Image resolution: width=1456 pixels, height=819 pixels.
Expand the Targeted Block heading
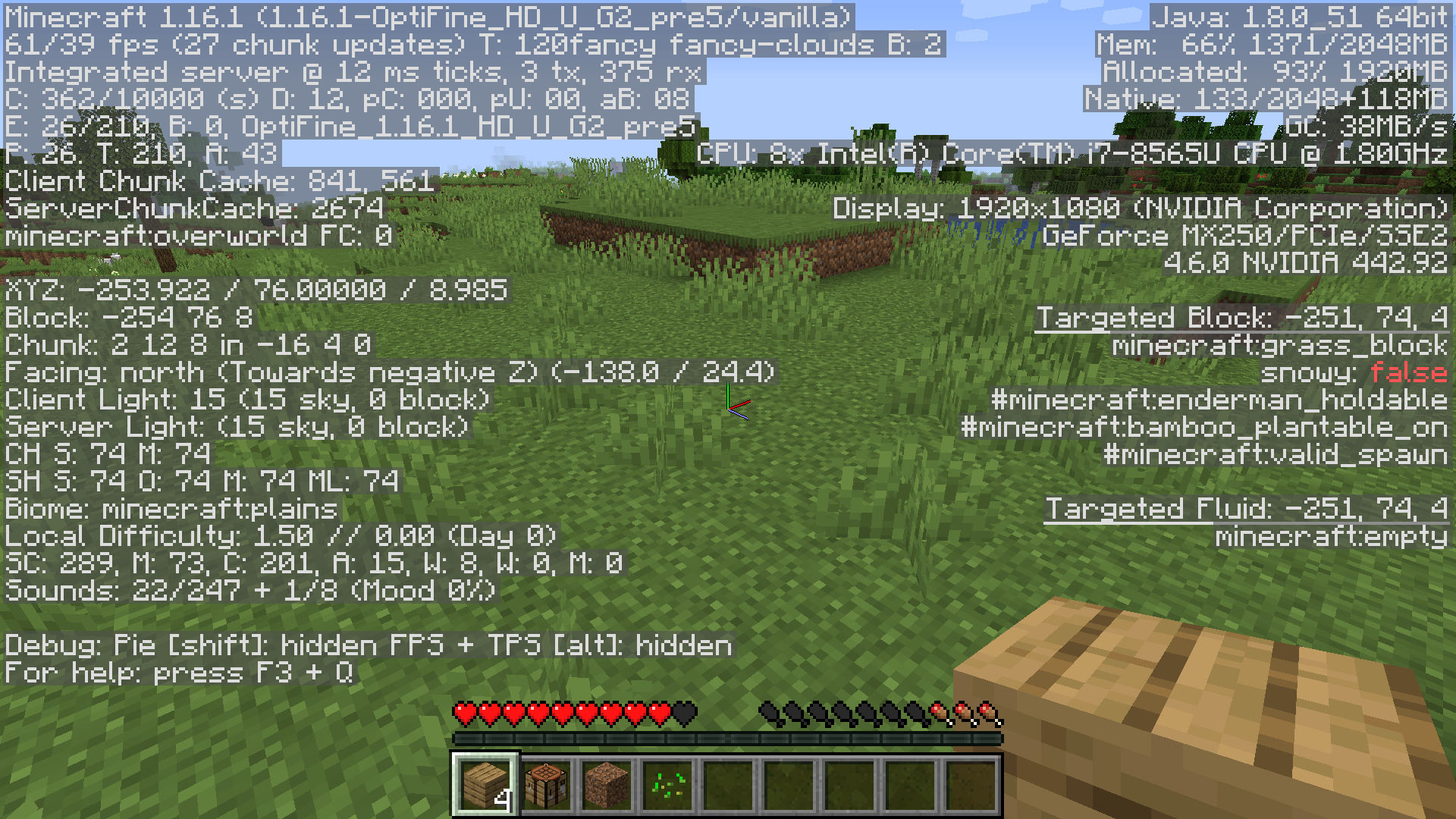click(1244, 317)
